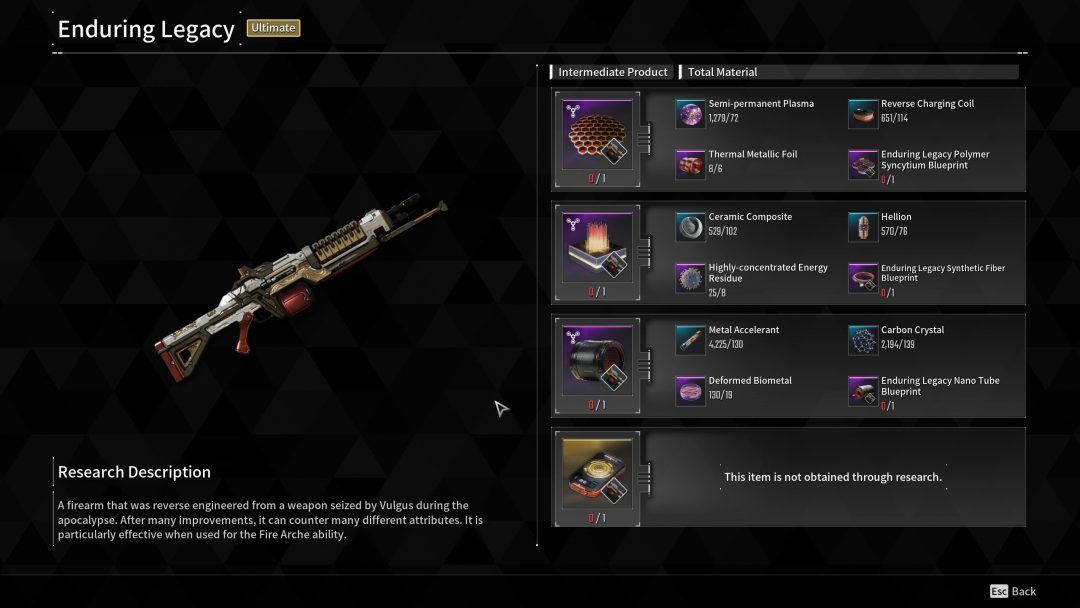Click the Hellion material icon
The image size is (1080, 608).
pos(863,227)
